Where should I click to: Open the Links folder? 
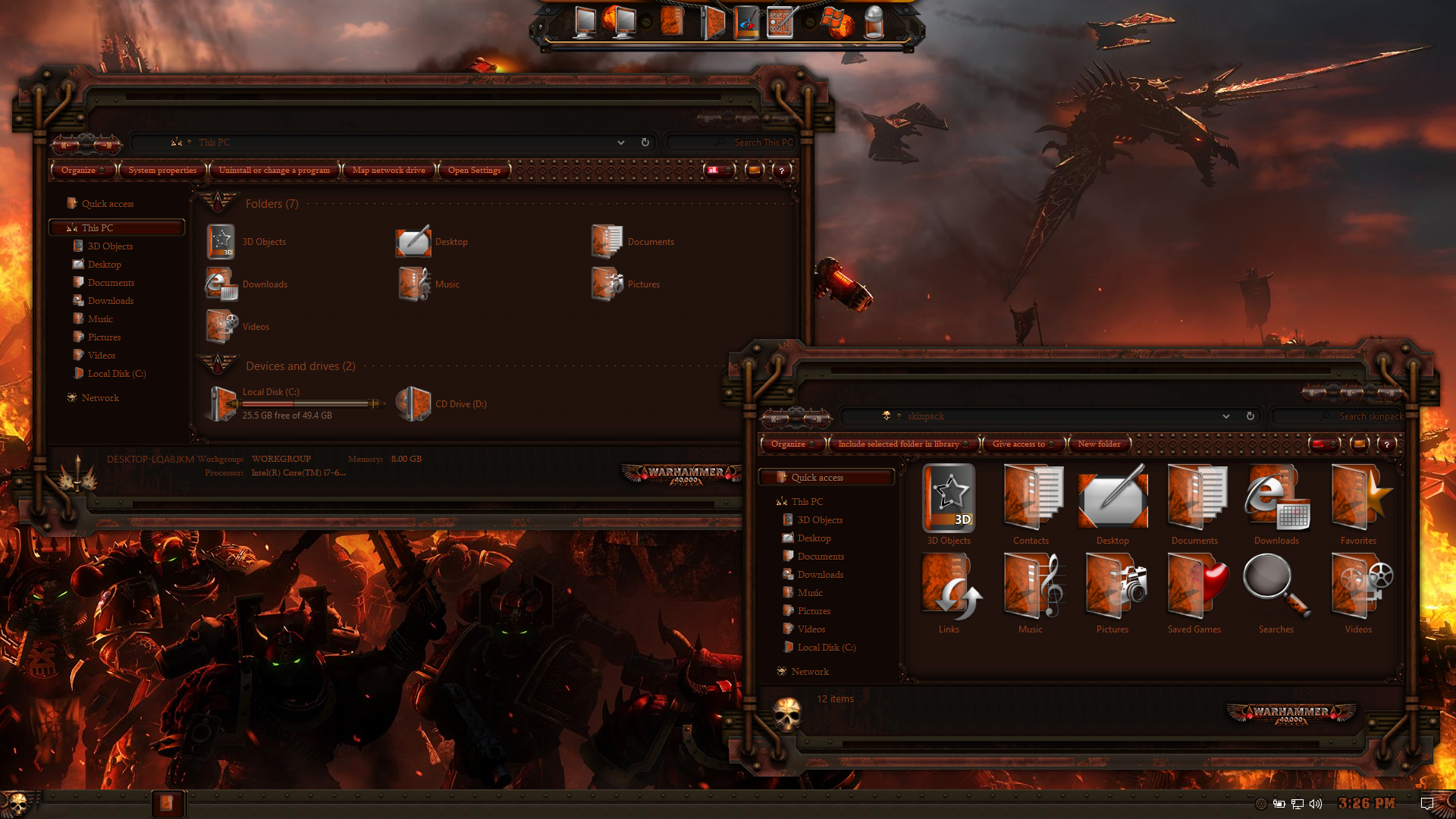(x=949, y=593)
